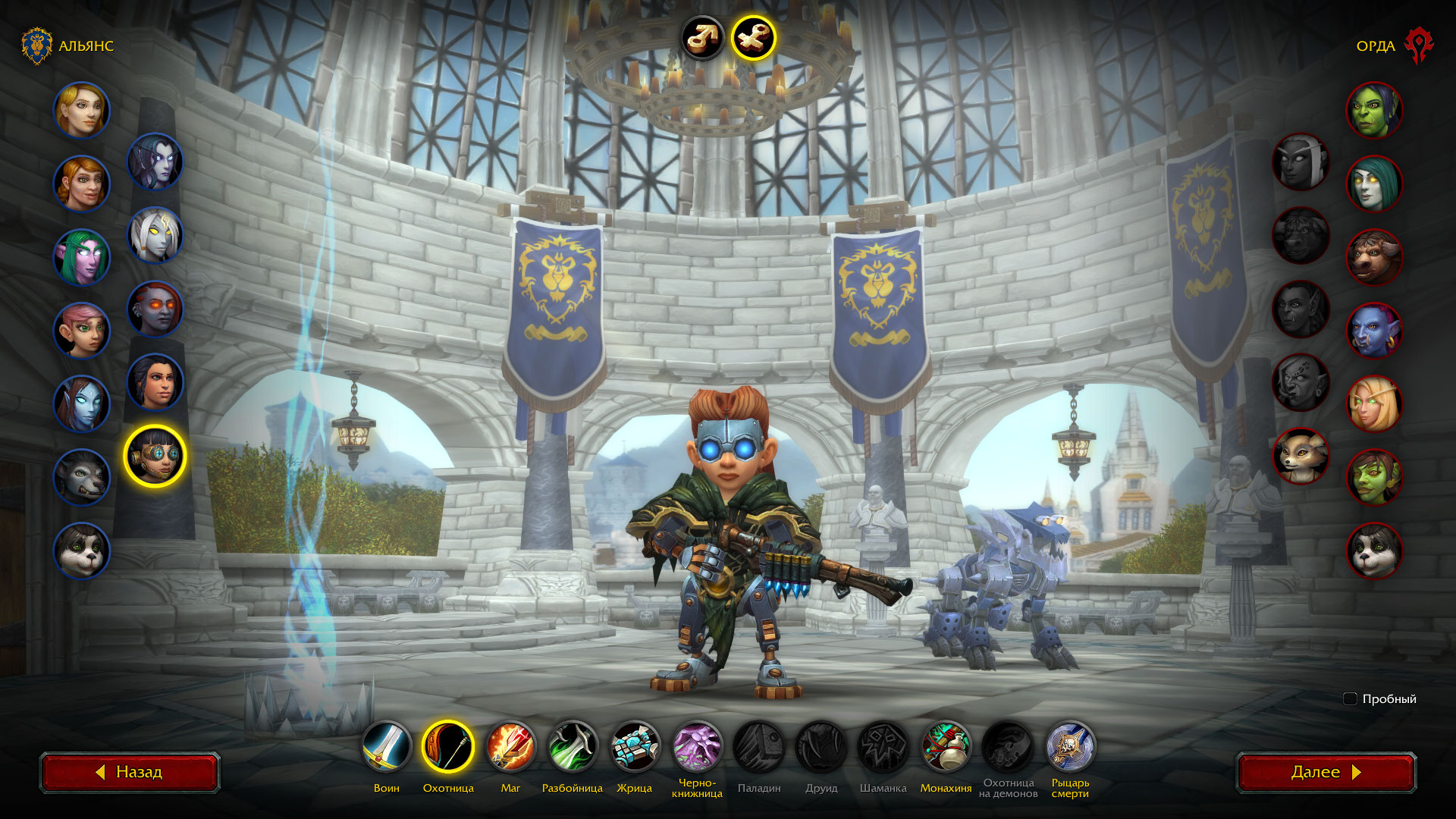This screenshot has height=819, width=1456.
Task: Select the green-haired night elf portrait
Action: pos(81,257)
